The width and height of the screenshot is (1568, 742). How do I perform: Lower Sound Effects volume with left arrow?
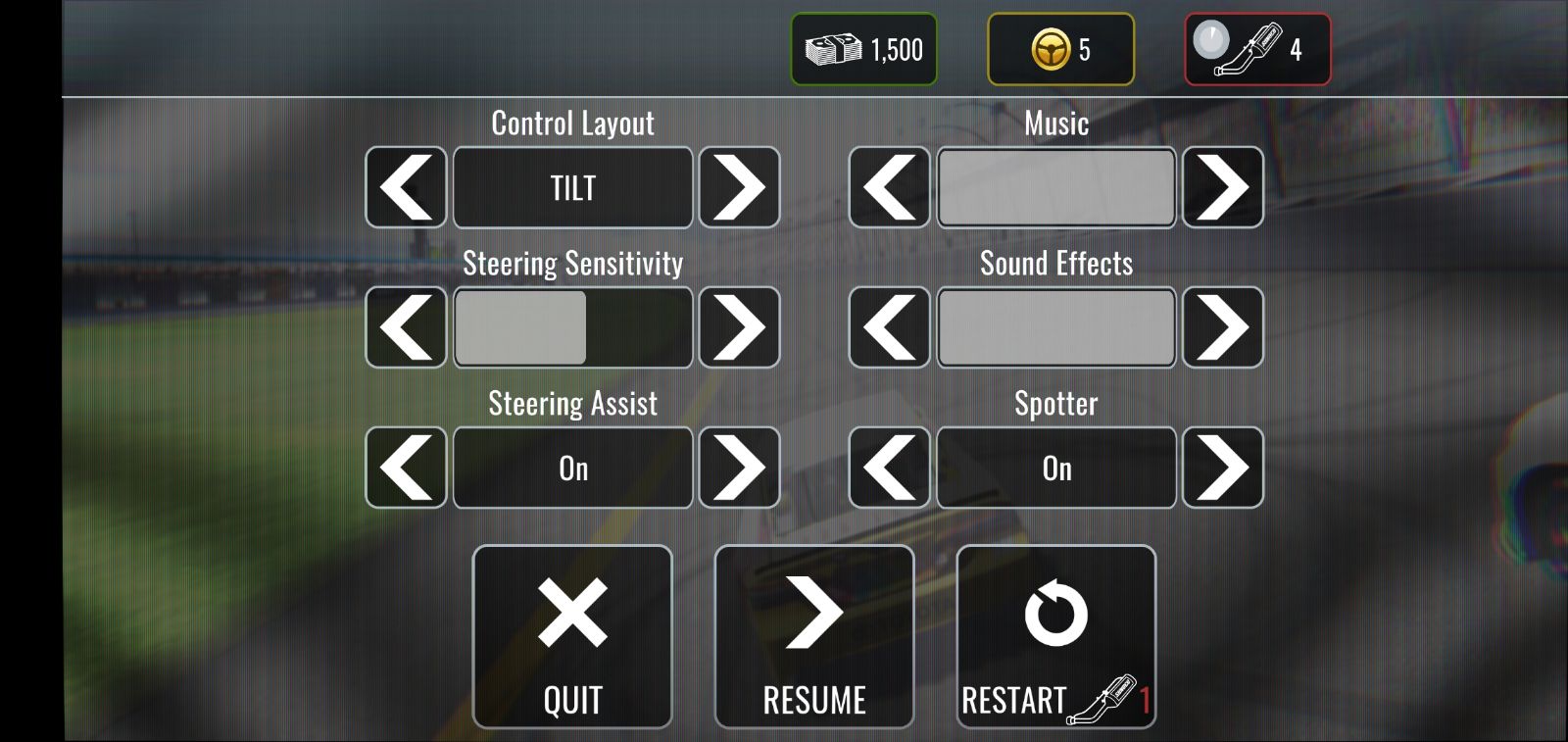coord(889,327)
